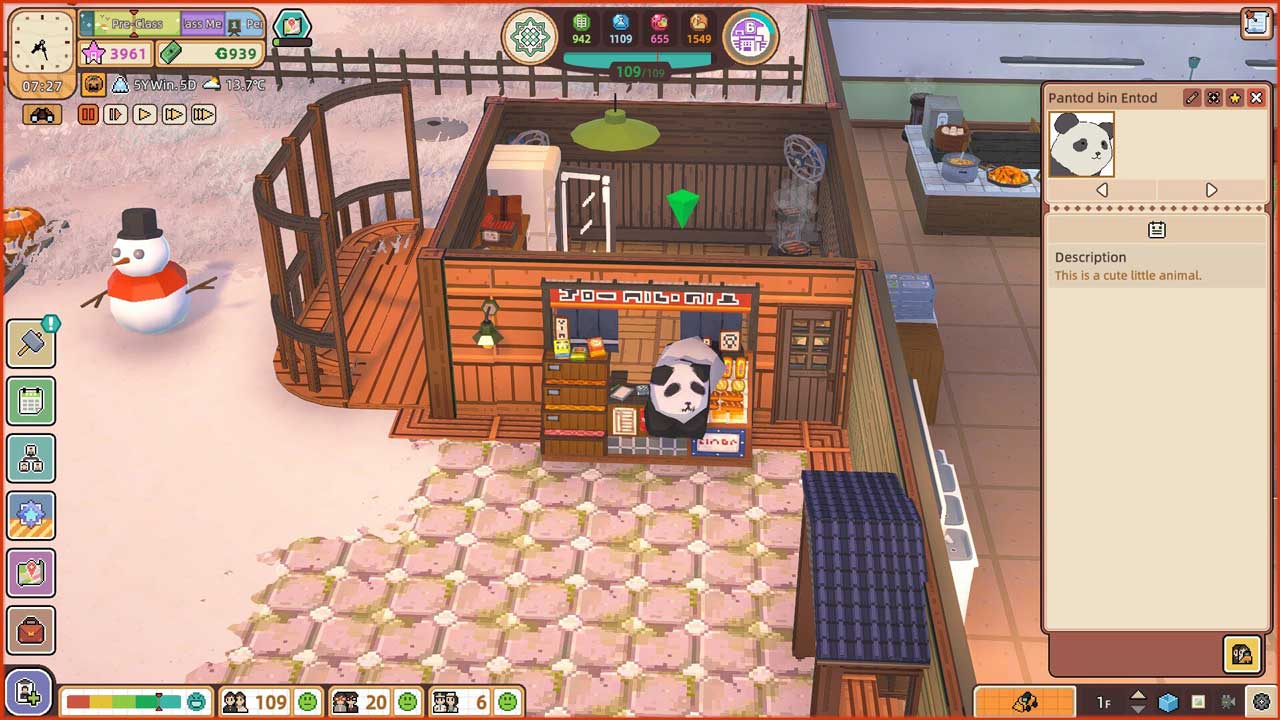Click the pencil rename button

click(x=1192, y=98)
